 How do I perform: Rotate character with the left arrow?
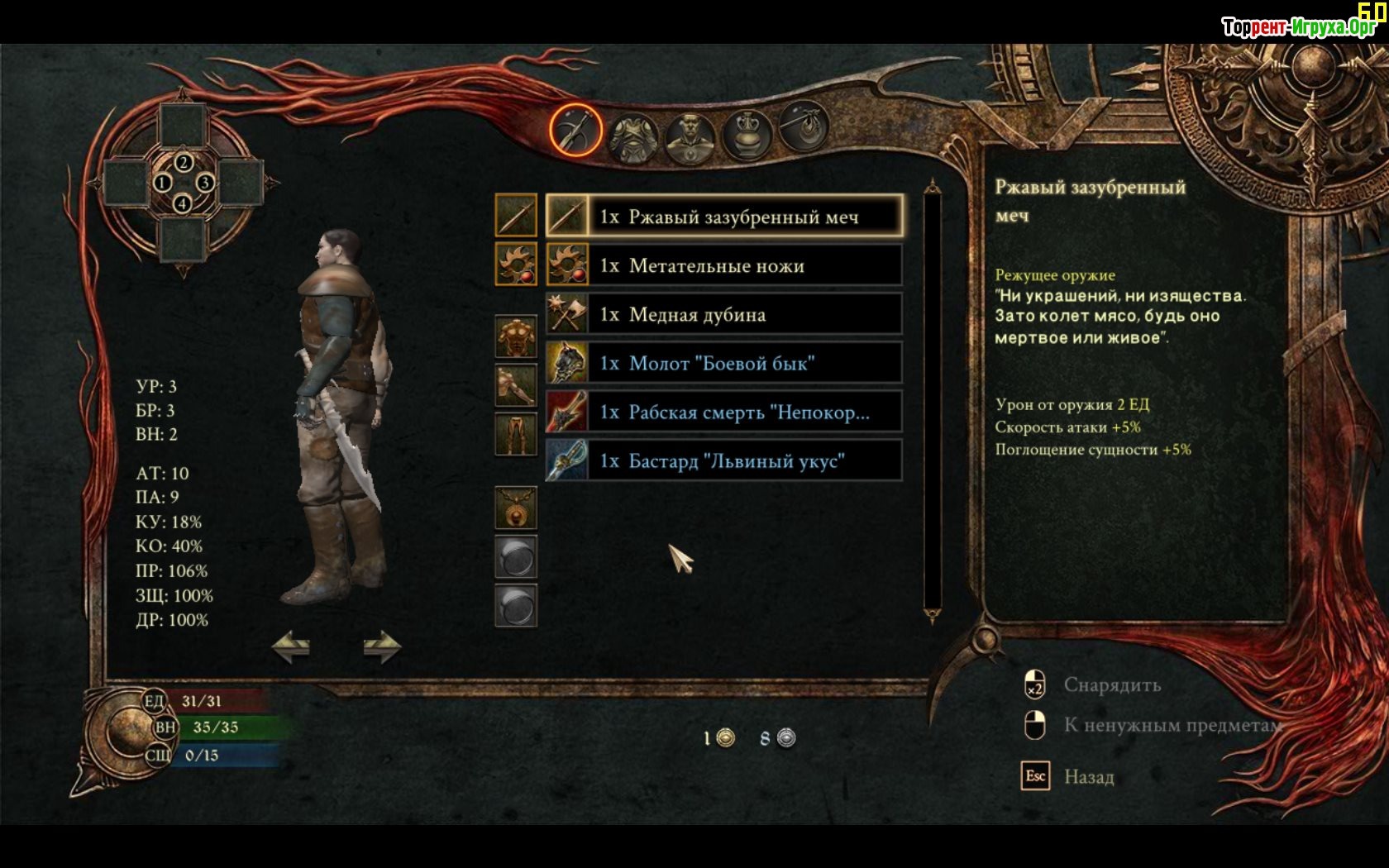pos(291,646)
